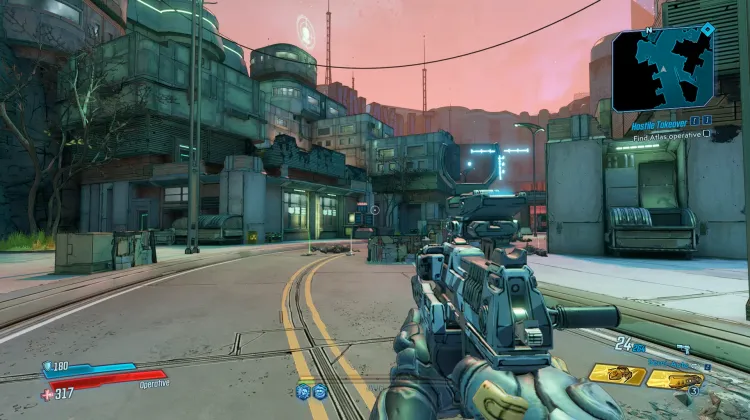Activate the second blue action skill icon

point(319,391)
